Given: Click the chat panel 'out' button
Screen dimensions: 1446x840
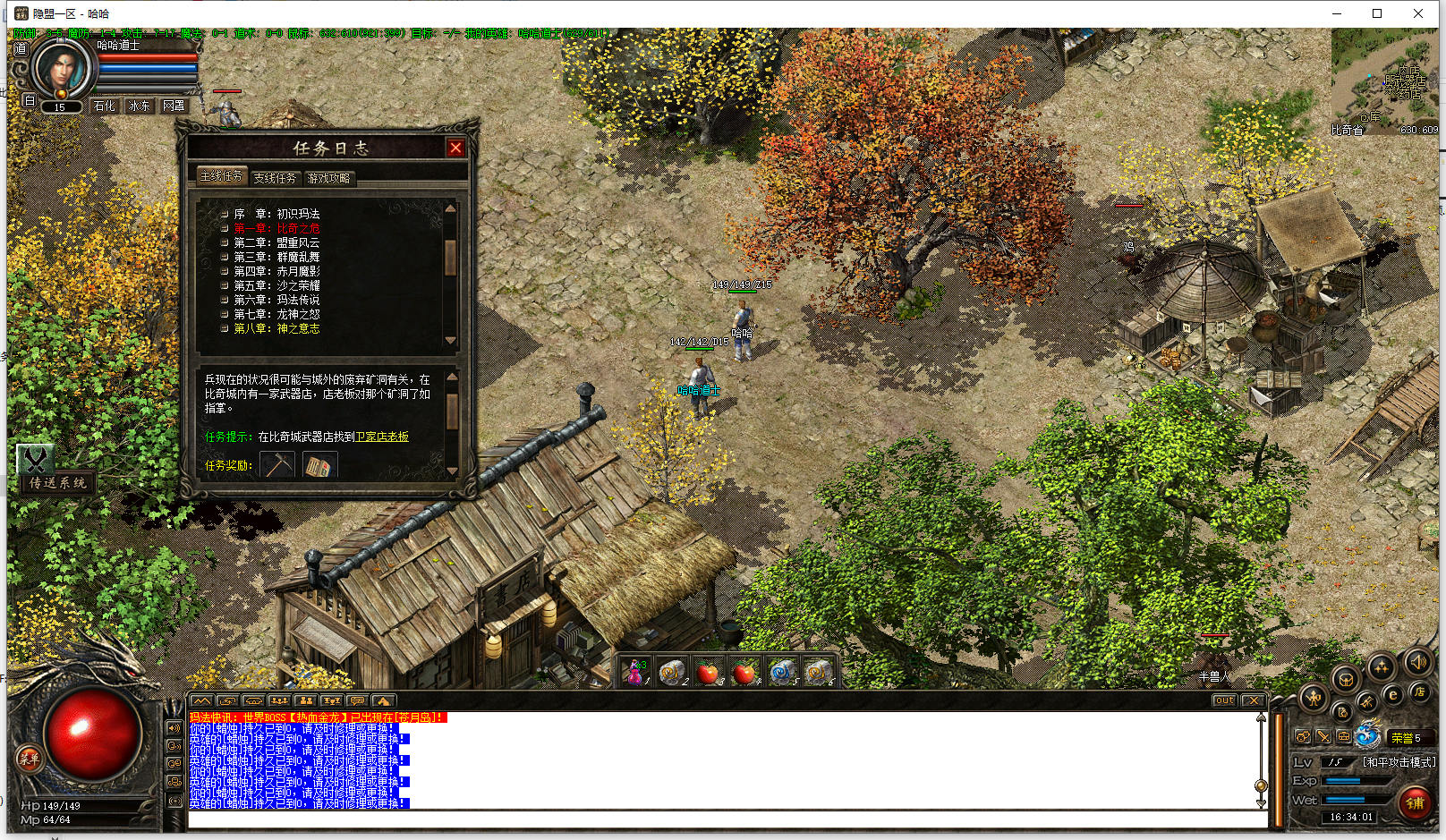Looking at the screenshot, I should (x=1224, y=700).
